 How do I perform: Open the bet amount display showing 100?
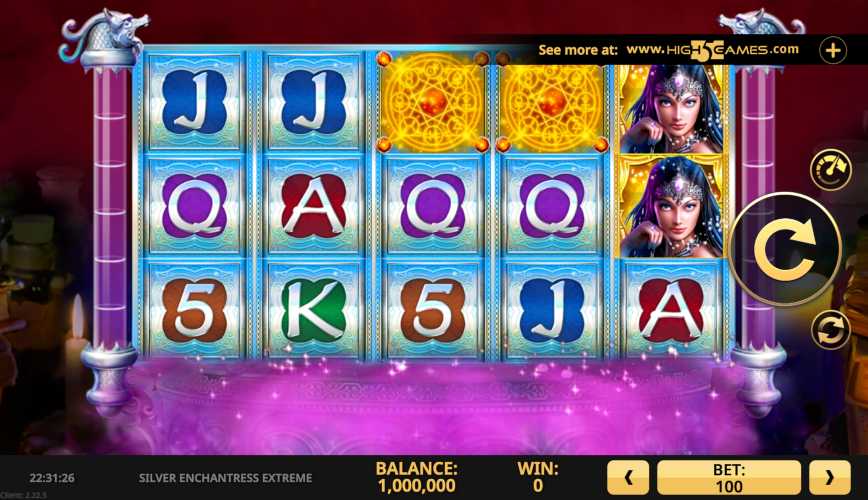(729, 477)
